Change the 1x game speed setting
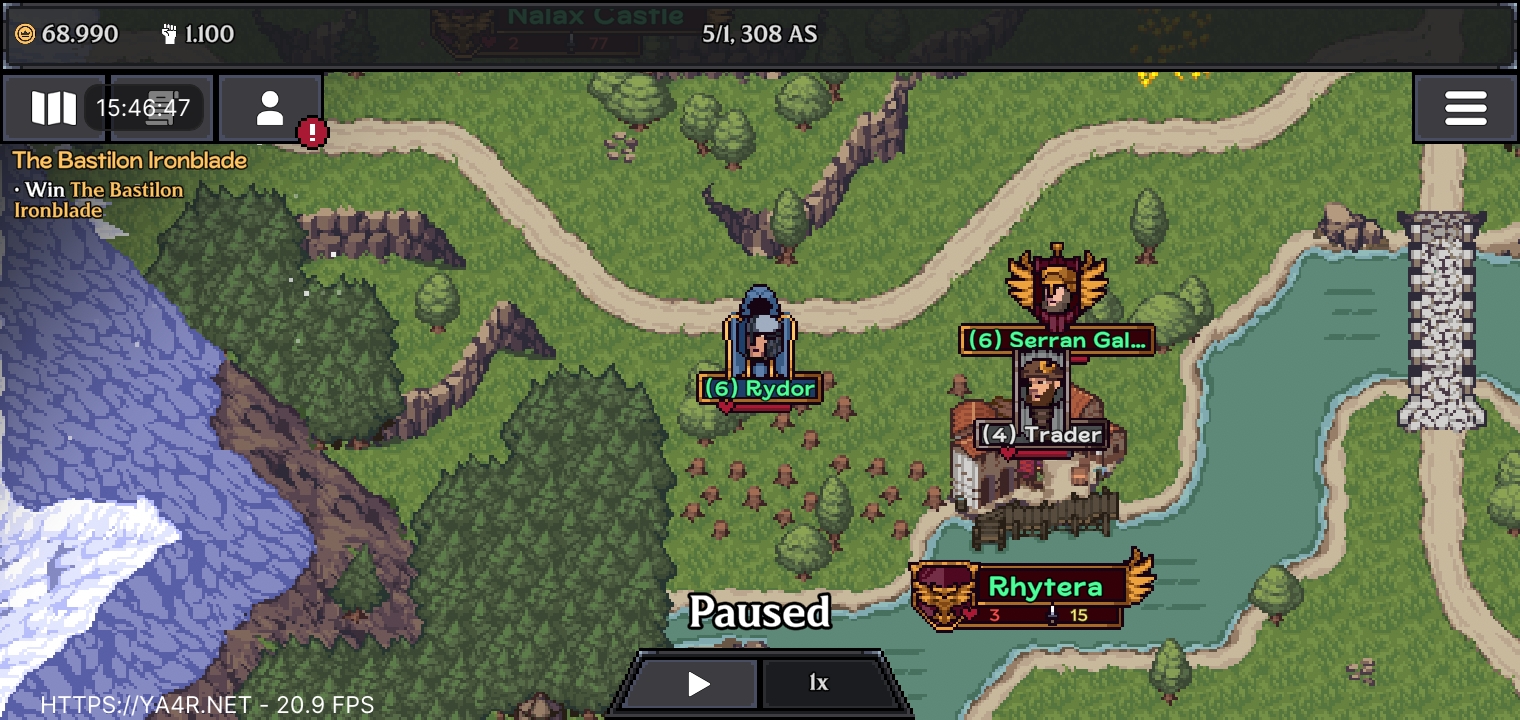This screenshot has width=1520, height=720. pos(819,684)
